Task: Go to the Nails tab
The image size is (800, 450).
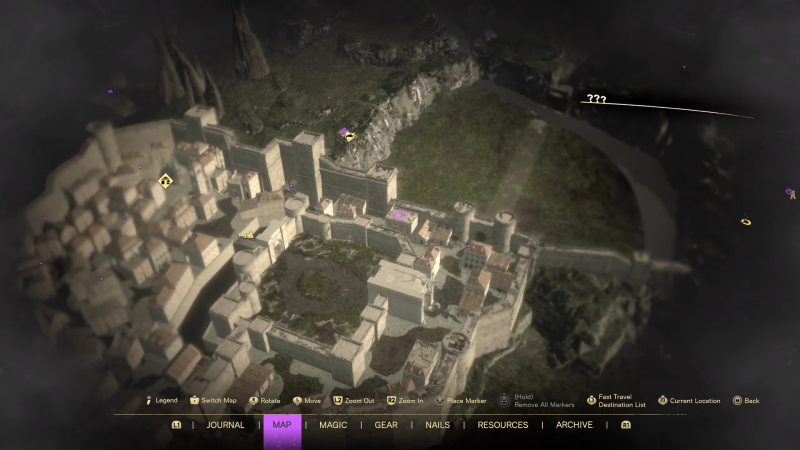Action: click(437, 425)
